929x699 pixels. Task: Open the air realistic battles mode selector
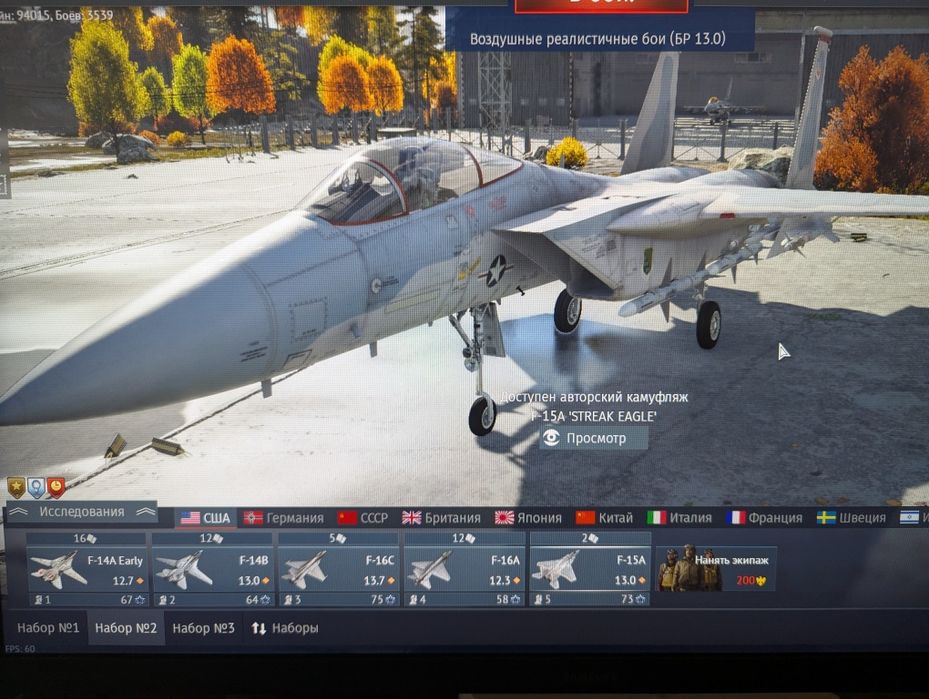pyautogui.click(x=598, y=39)
